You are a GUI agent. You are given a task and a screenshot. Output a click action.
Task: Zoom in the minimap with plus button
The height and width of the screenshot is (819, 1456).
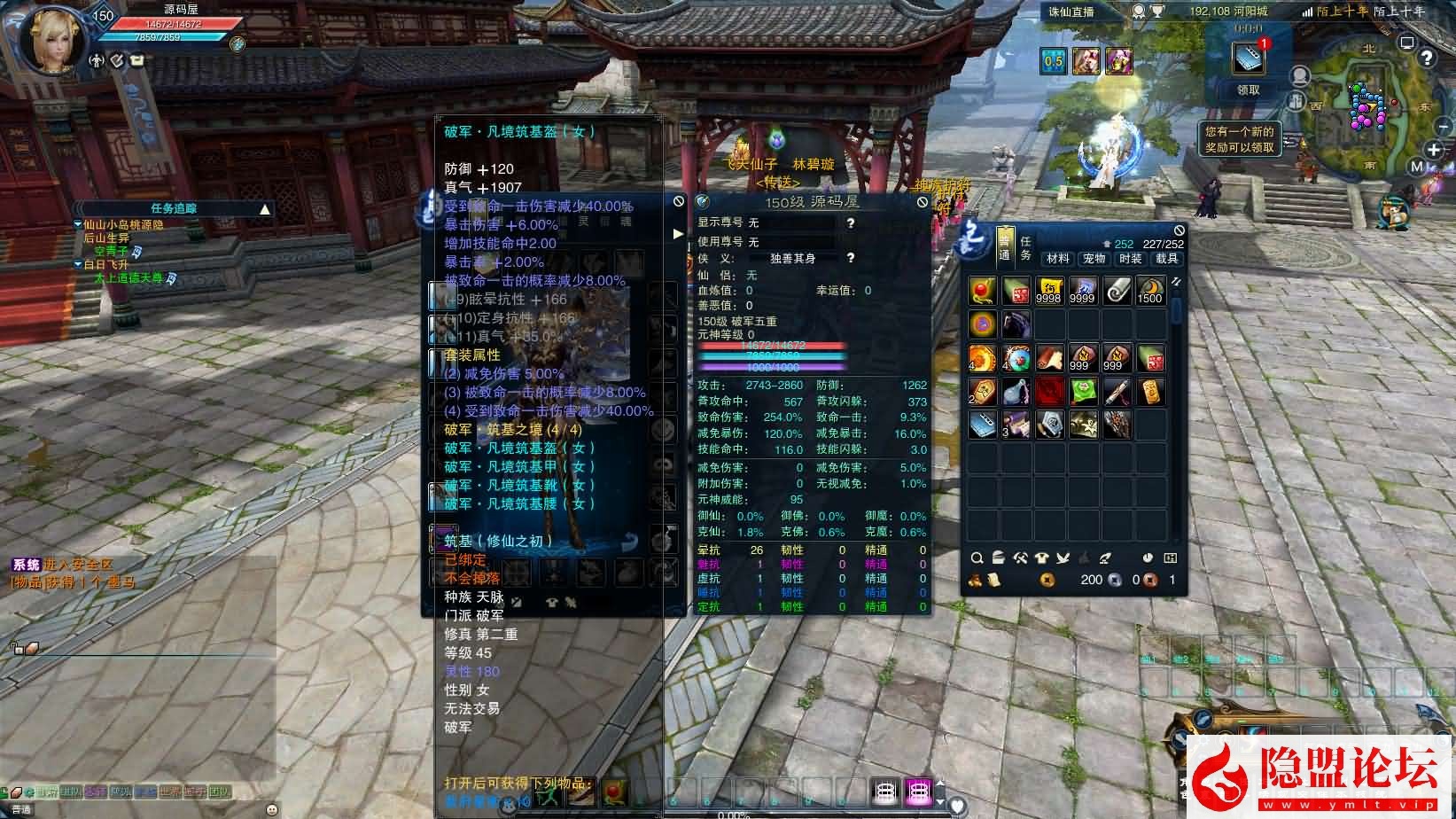[x=1433, y=149]
